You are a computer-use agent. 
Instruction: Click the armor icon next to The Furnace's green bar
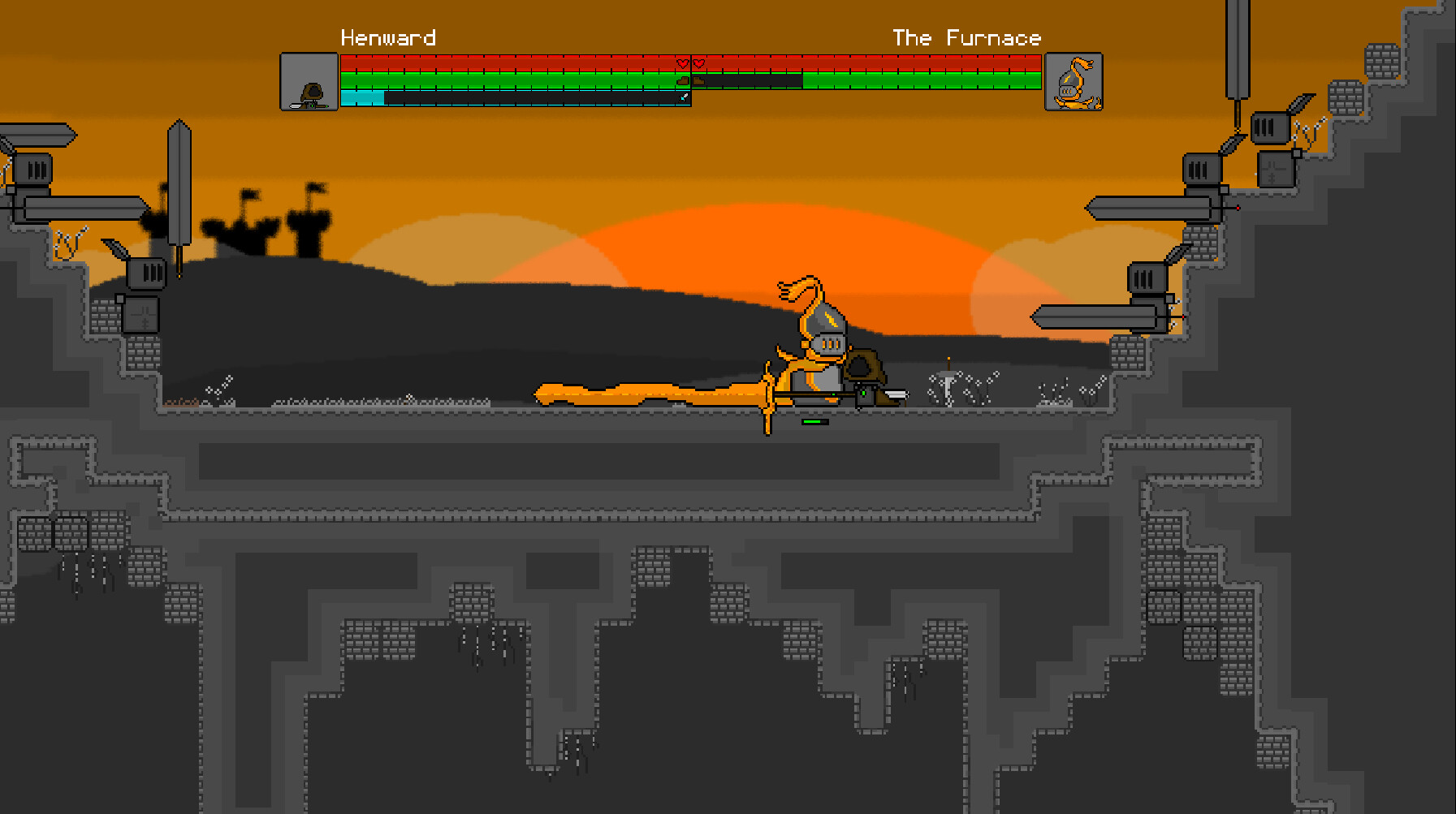(x=698, y=81)
